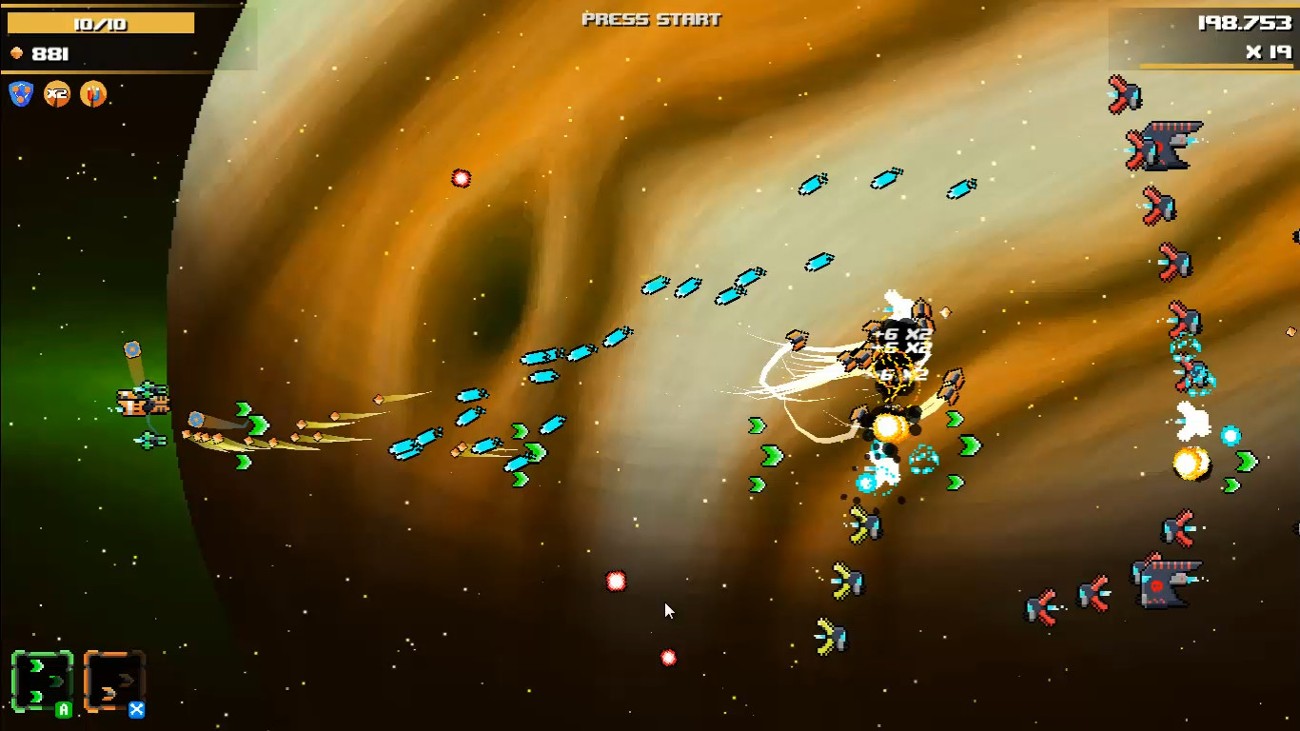Open the primary weapon selector panel

click(40, 682)
